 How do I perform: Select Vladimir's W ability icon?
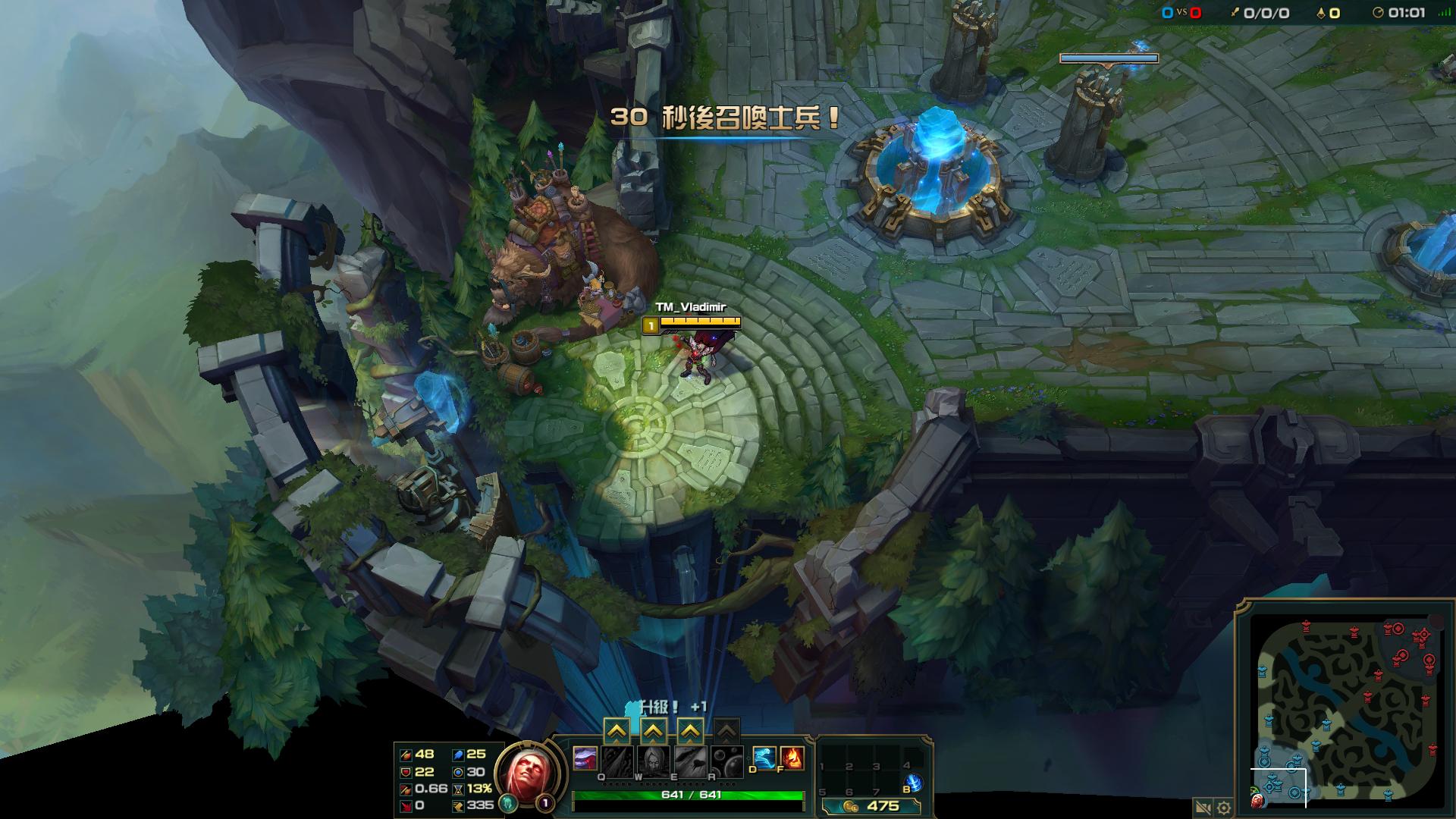653,761
